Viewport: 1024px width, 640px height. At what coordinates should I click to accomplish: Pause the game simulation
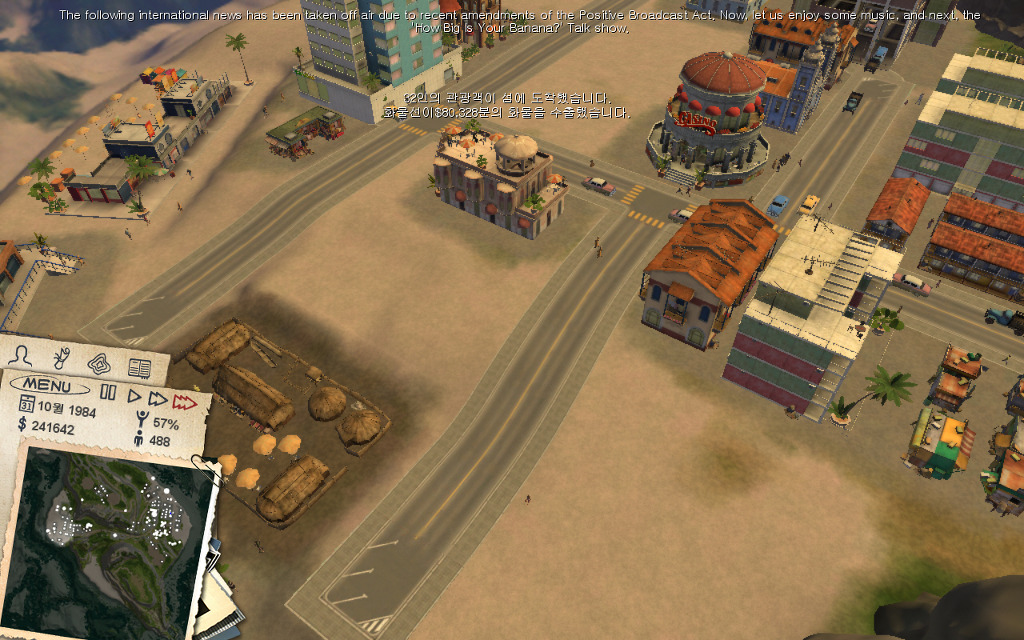(108, 393)
